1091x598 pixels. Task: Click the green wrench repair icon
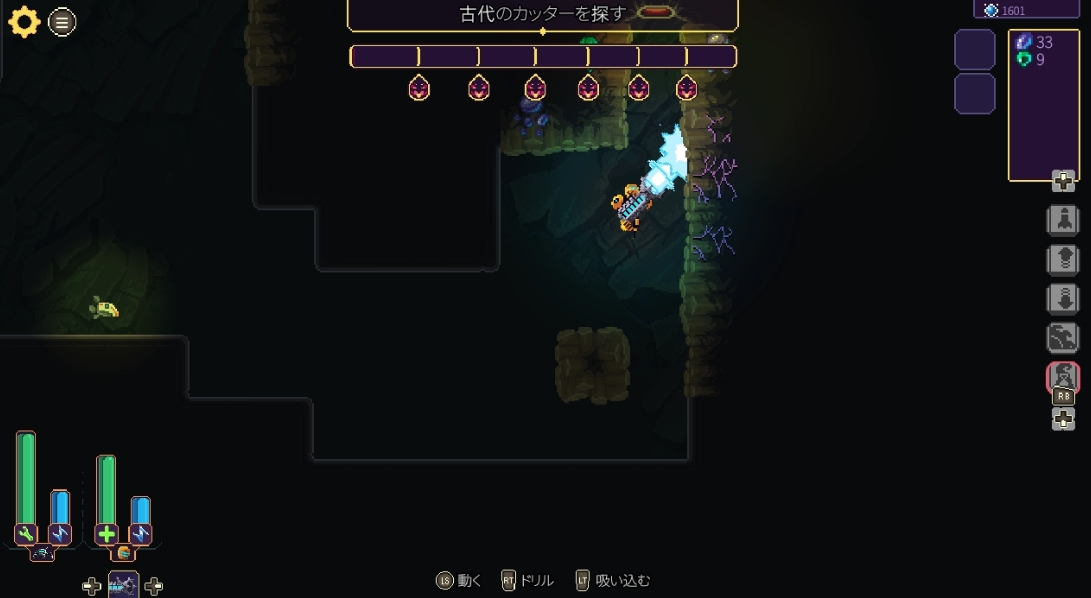(x=26, y=534)
